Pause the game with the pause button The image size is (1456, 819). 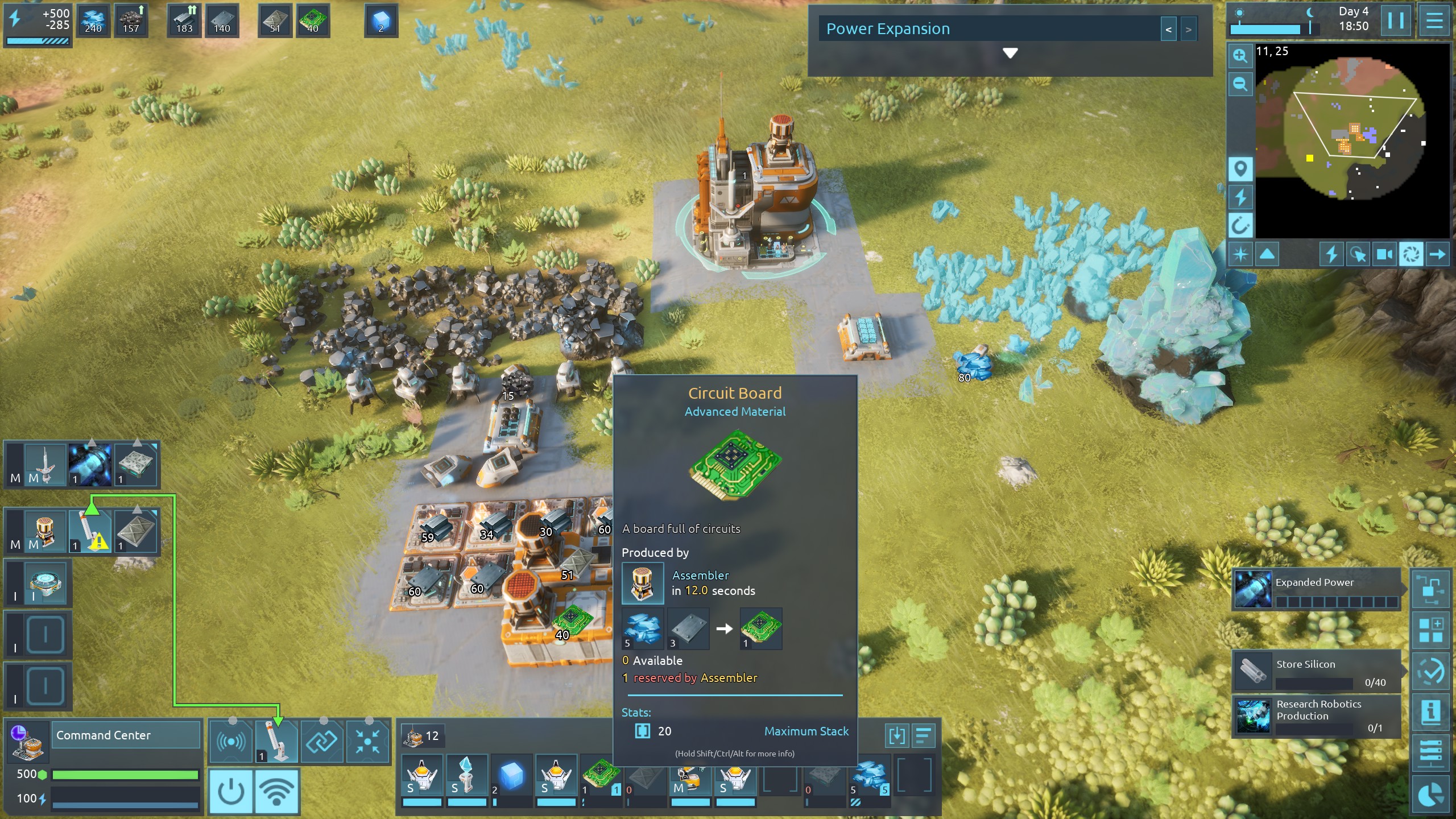tap(1395, 21)
